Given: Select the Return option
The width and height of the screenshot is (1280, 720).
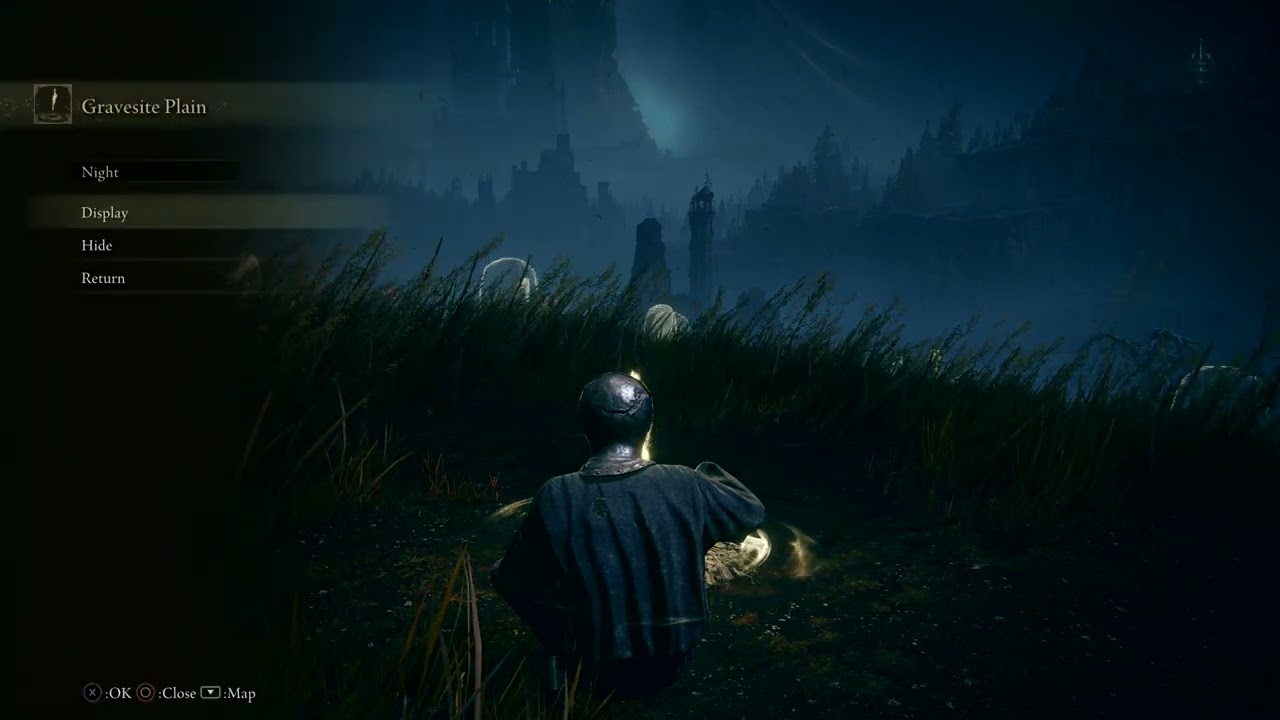Looking at the screenshot, I should click(103, 278).
